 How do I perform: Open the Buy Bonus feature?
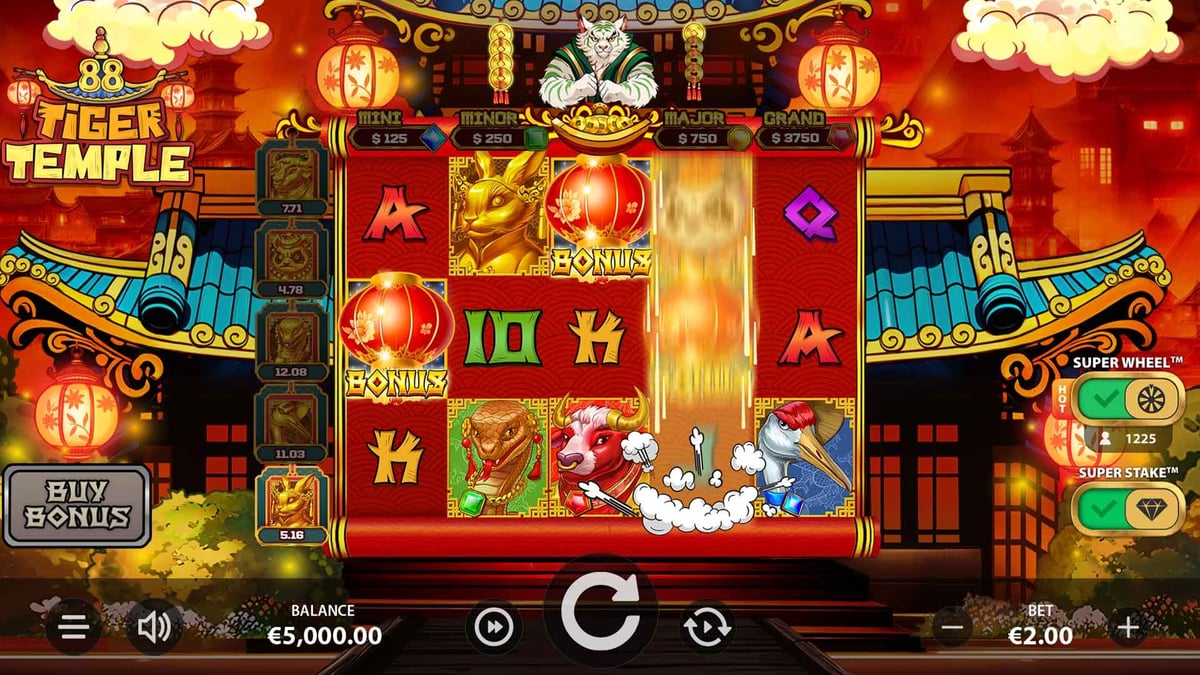point(77,505)
